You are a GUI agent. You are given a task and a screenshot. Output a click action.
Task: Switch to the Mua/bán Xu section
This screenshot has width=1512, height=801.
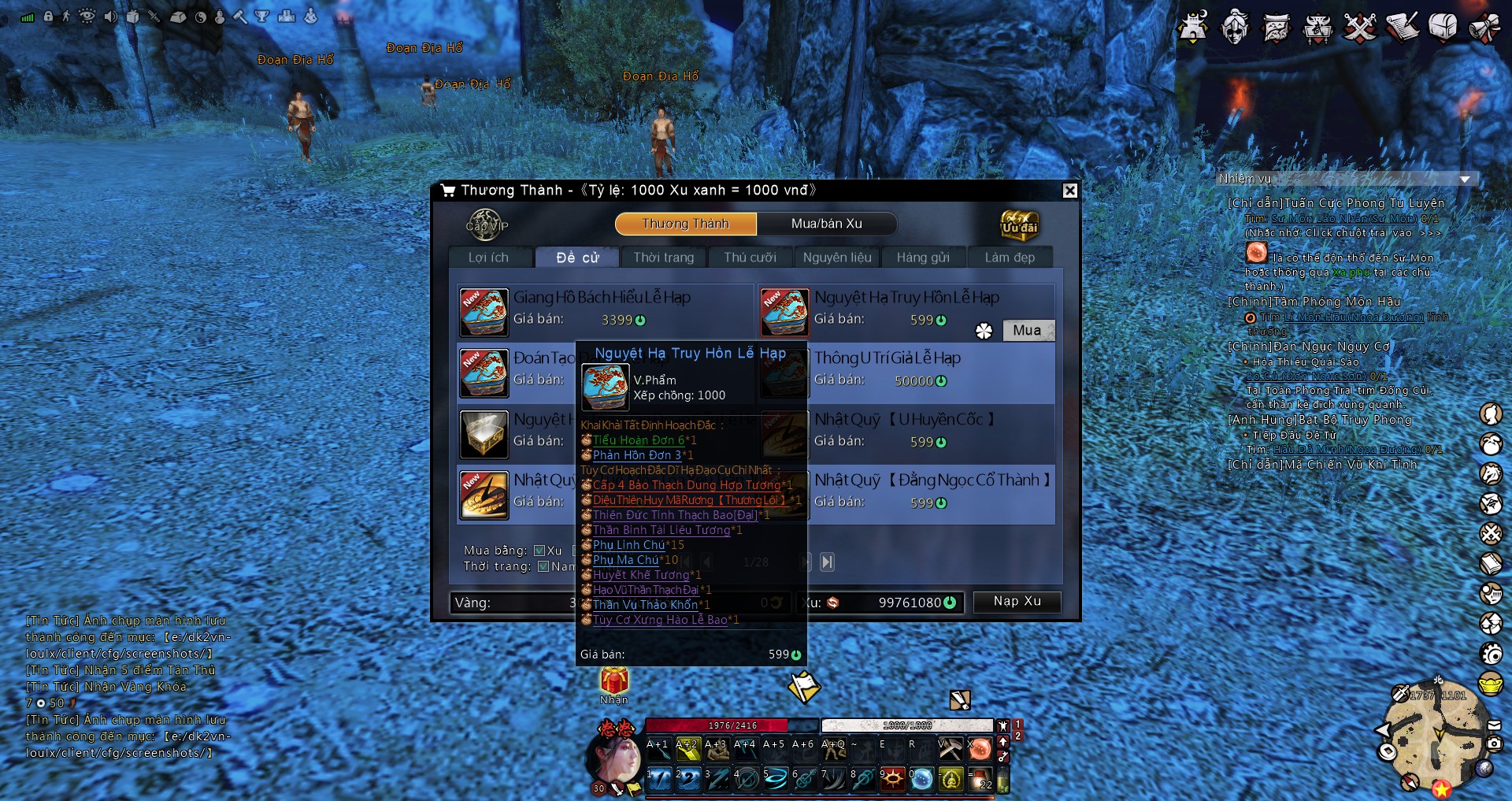(826, 224)
